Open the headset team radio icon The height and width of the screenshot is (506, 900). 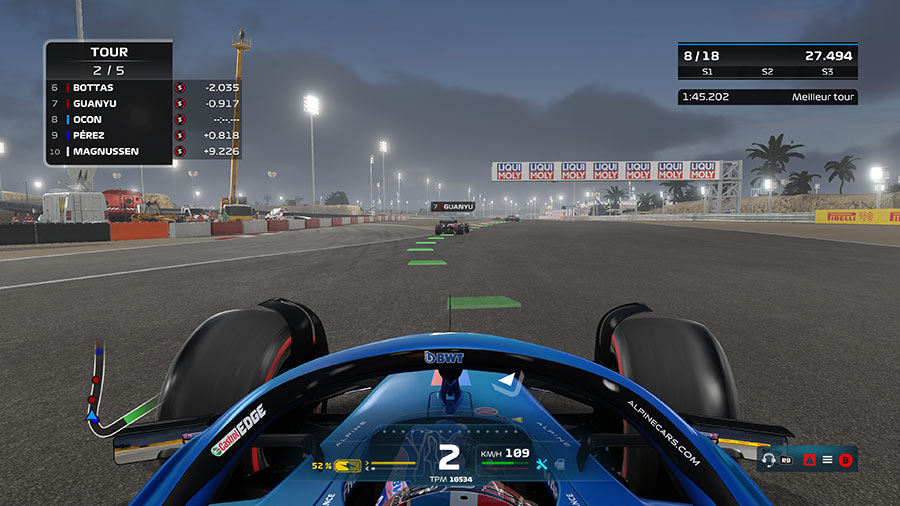coord(769,460)
